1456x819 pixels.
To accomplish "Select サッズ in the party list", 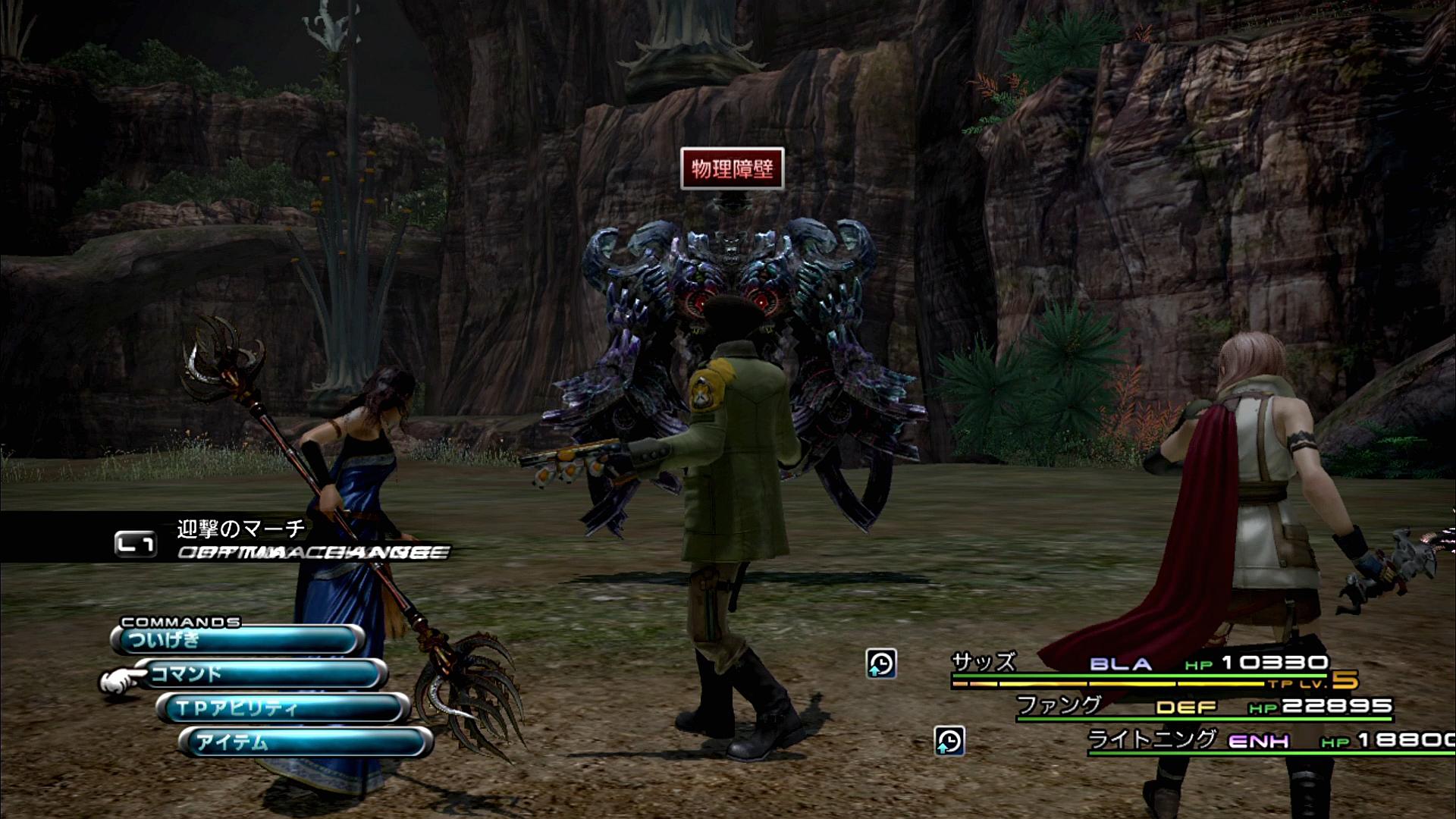I will pos(984,663).
